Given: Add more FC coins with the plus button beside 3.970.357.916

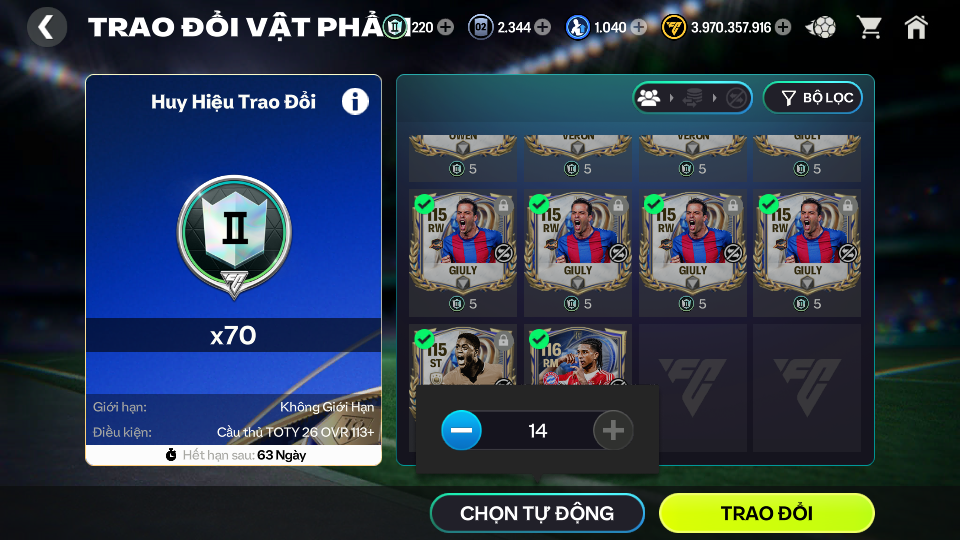Looking at the screenshot, I should pyautogui.click(x=783, y=27).
